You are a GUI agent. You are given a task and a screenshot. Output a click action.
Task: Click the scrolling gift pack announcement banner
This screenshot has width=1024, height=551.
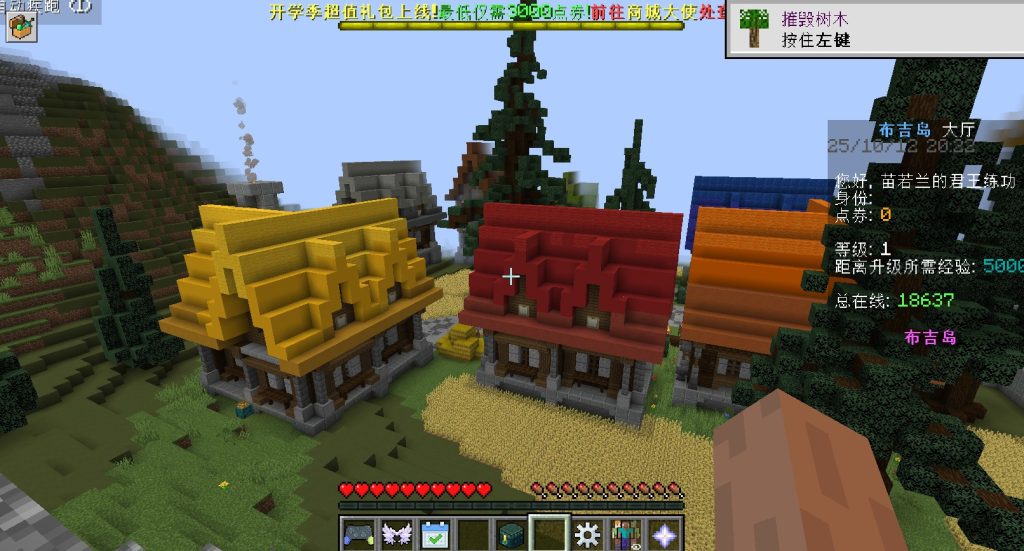(x=511, y=12)
